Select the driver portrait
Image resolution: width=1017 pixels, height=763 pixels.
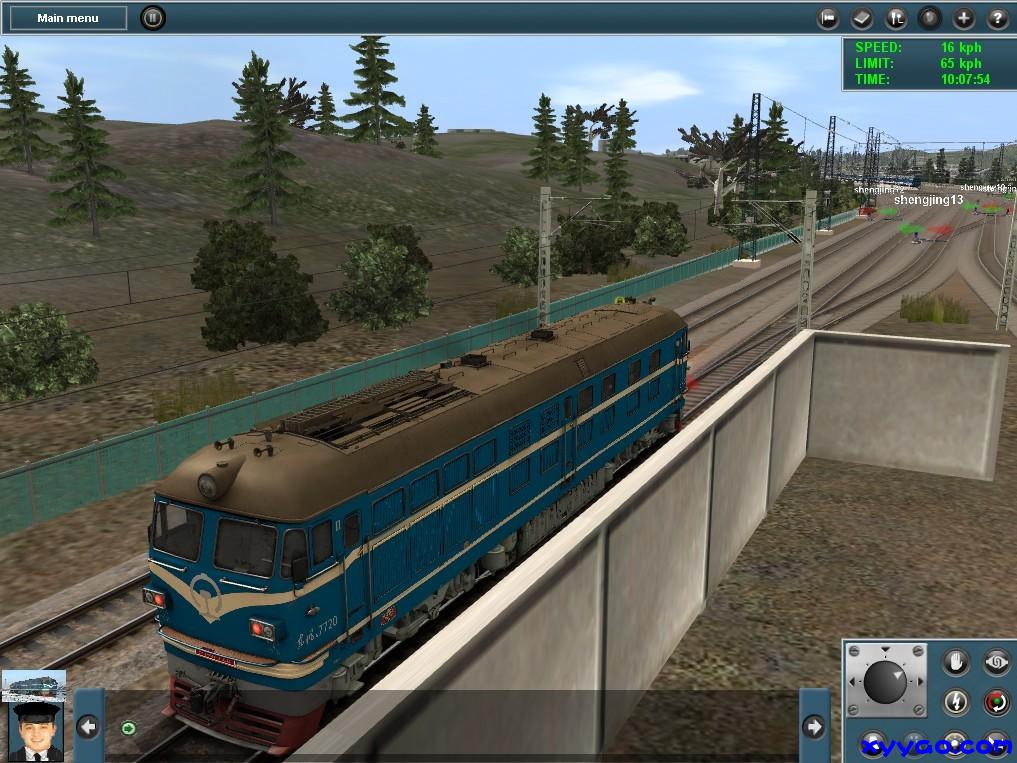pos(34,733)
